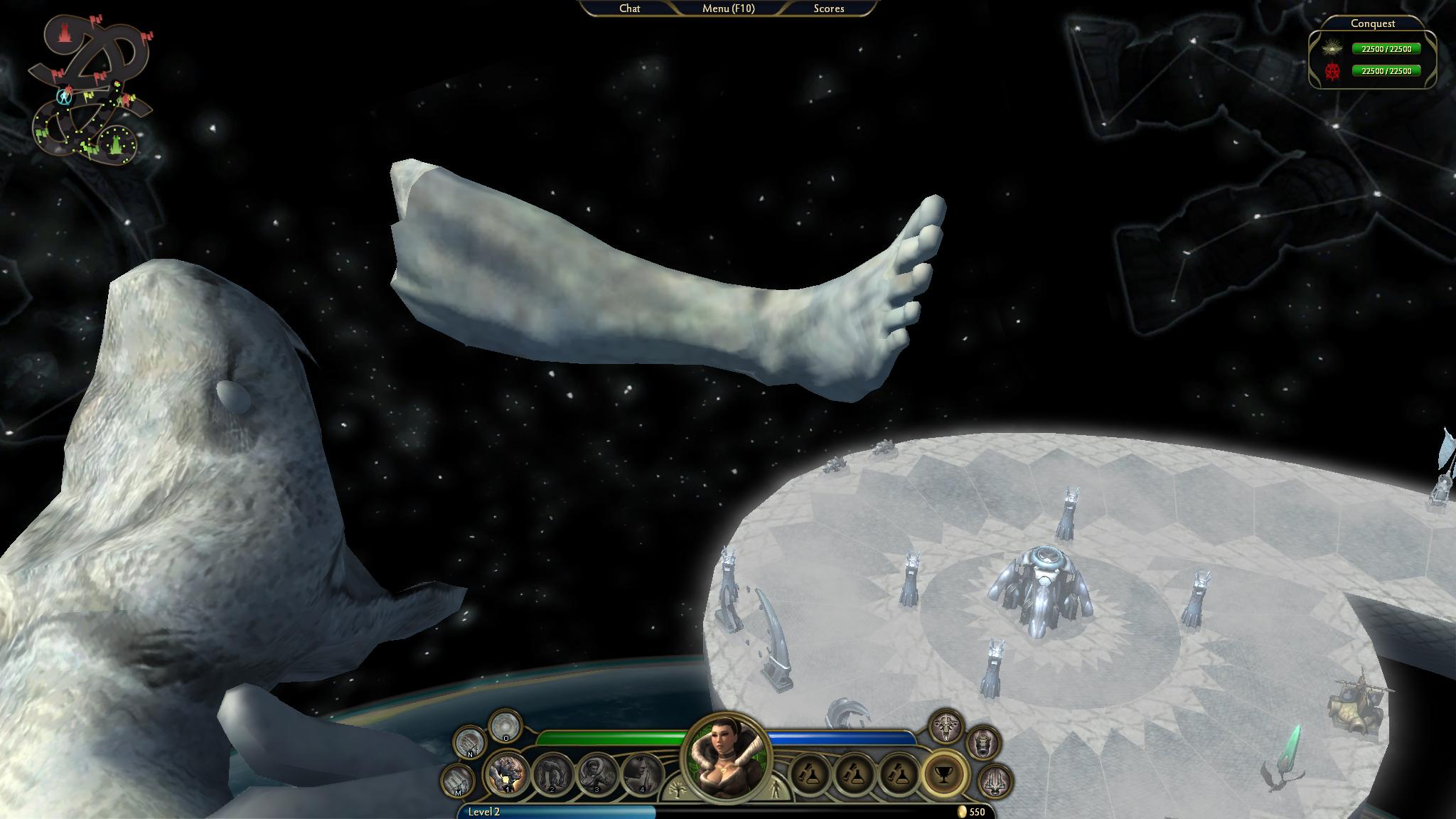
Task: Activate ability slot 4
Action: pyautogui.click(x=641, y=774)
